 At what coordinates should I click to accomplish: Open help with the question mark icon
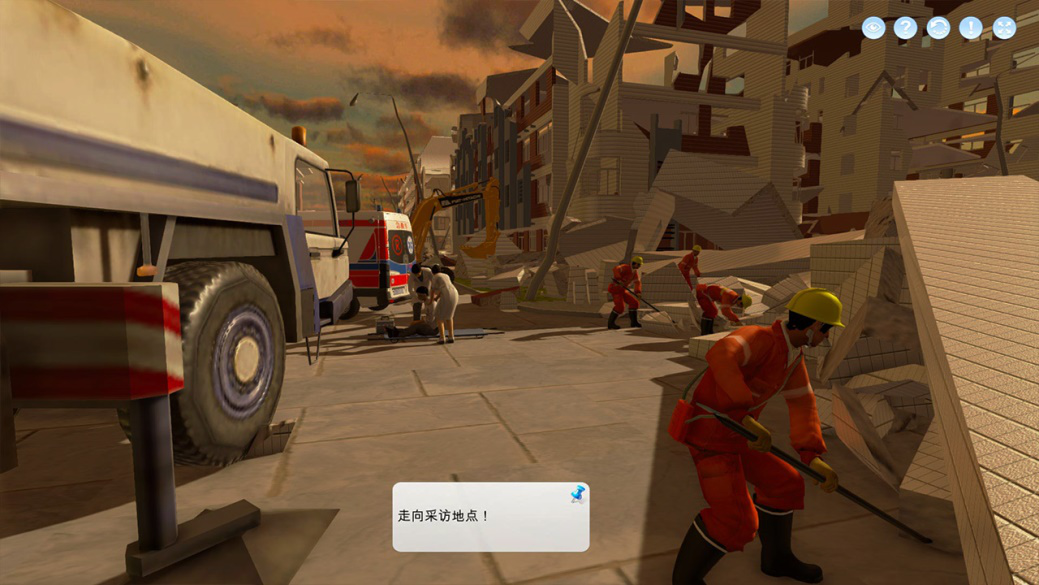coord(905,28)
